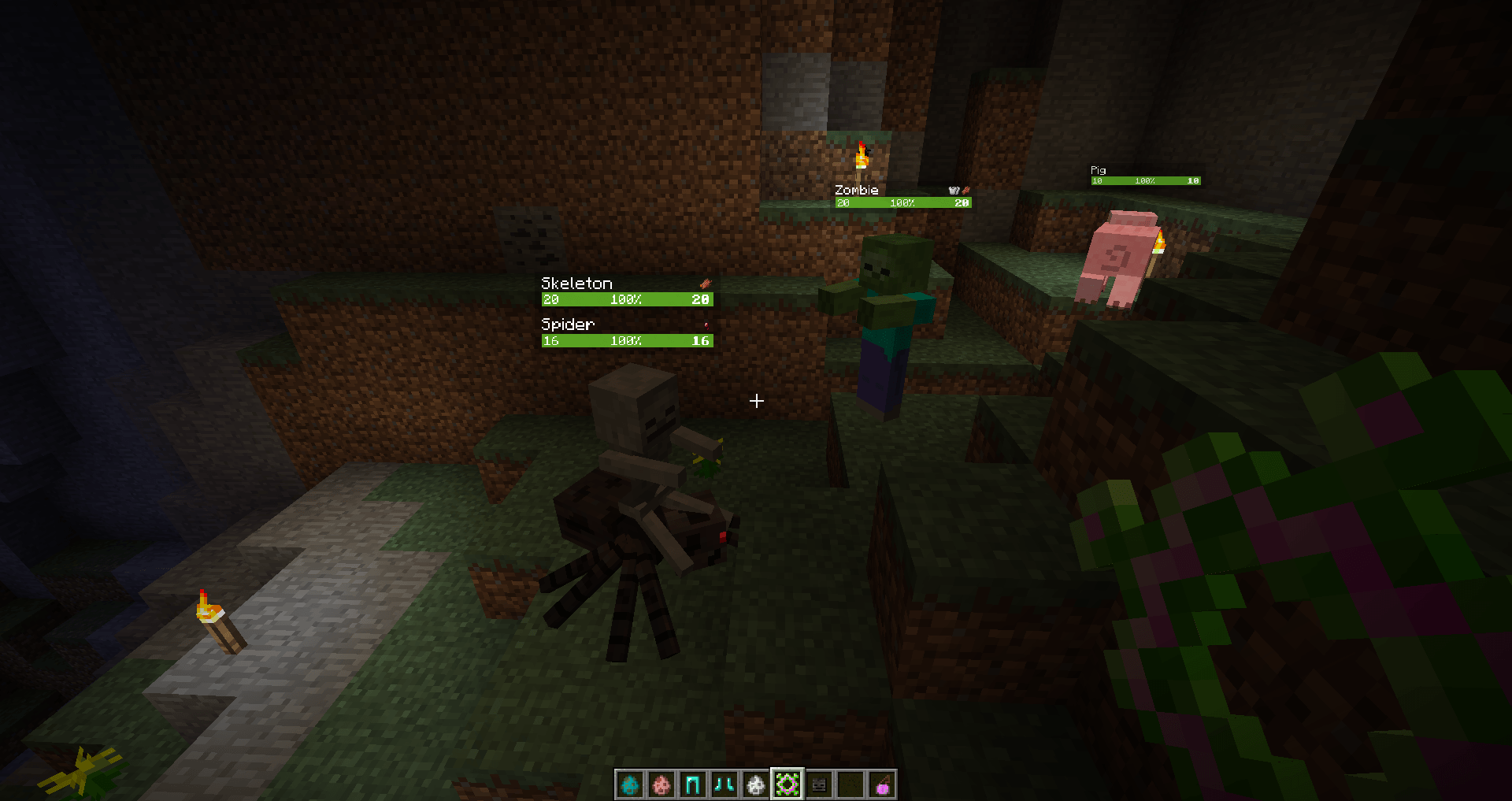Select the pink potion hotbar slot
This screenshot has width=1512, height=801.
882,784
